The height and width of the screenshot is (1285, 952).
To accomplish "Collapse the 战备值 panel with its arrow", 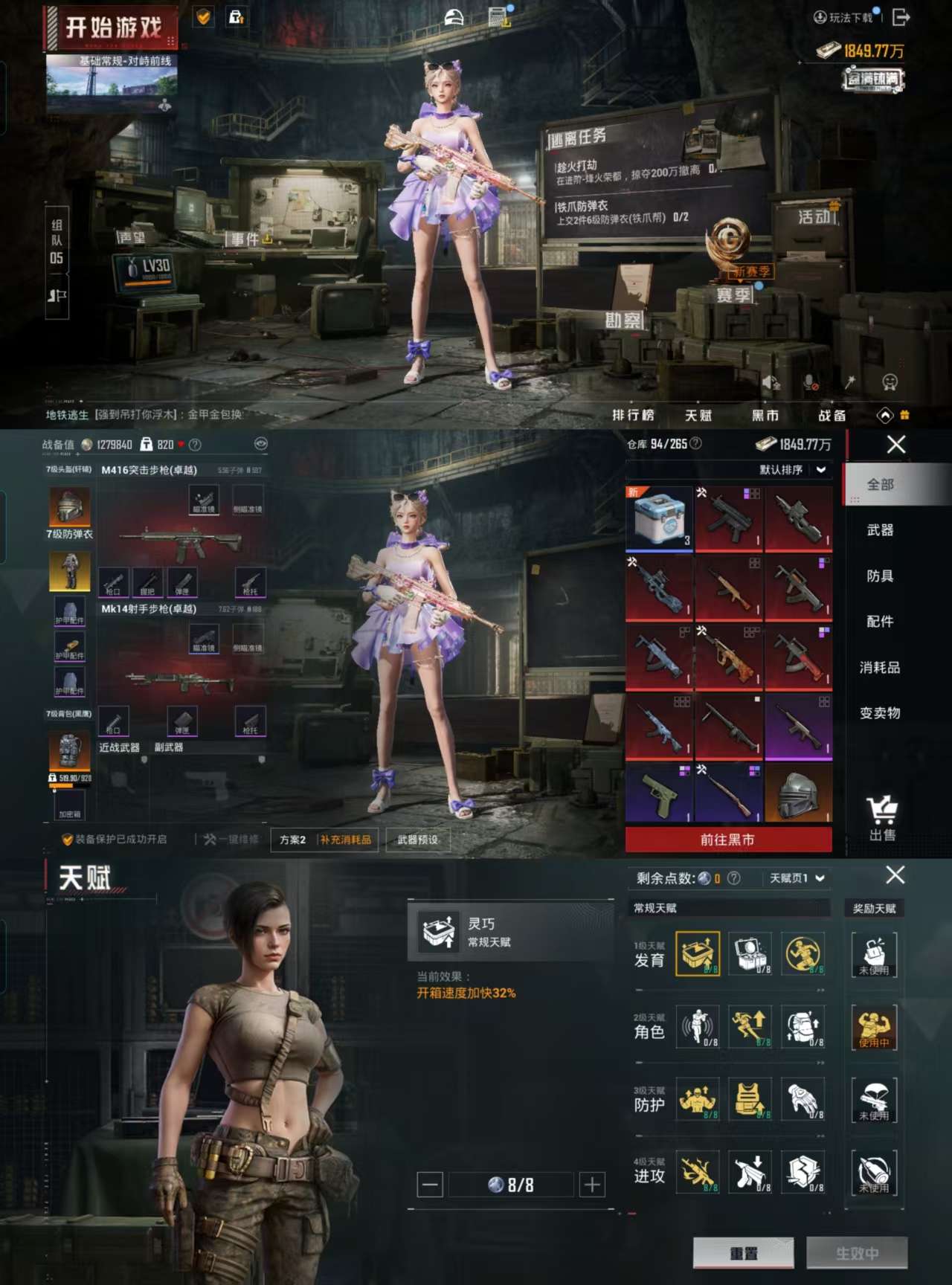I will 259,442.
